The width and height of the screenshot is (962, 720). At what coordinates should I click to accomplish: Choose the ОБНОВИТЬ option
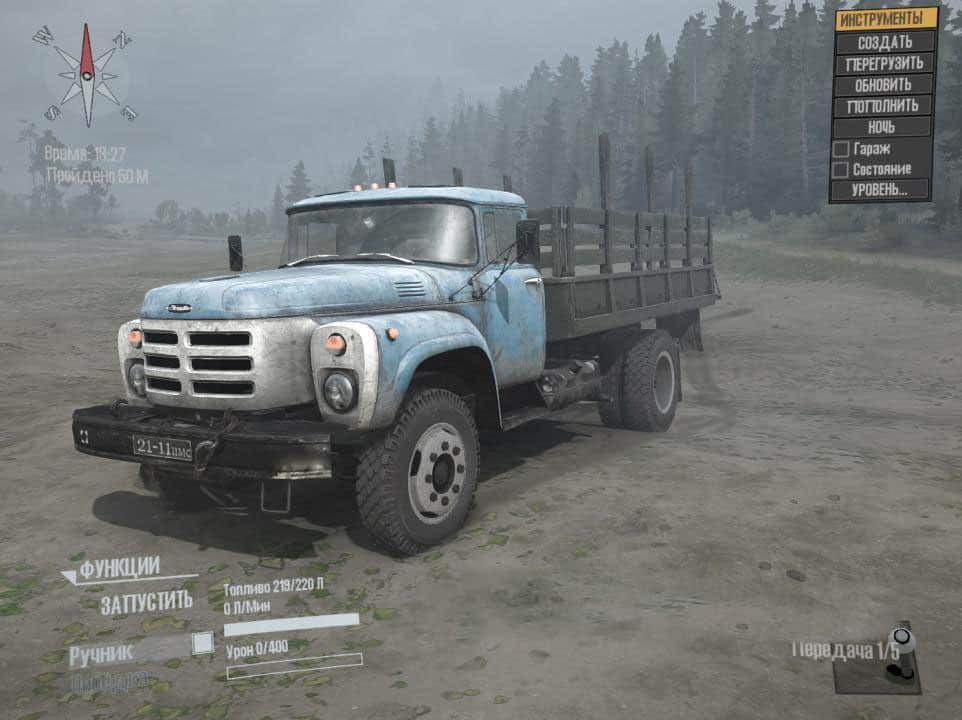(x=884, y=84)
